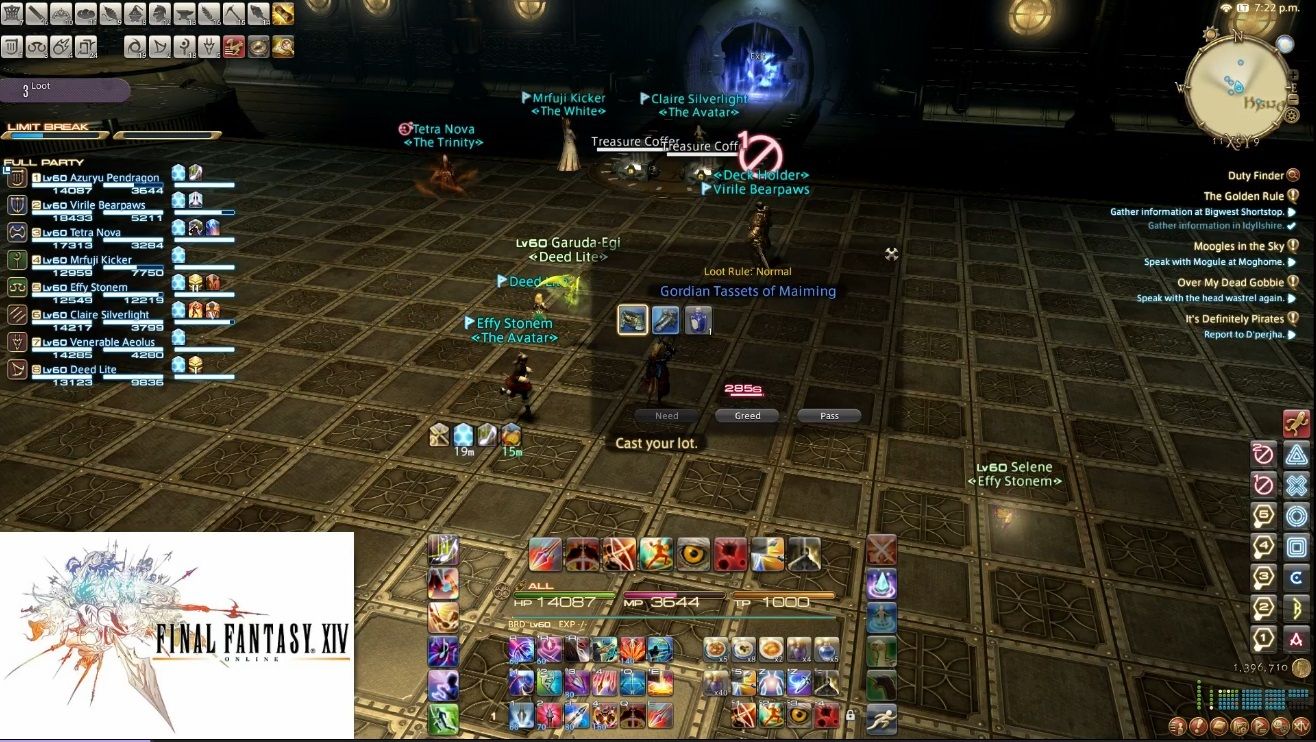This screenshot has width=1316, height=742.
Task: Open The Golden Rule quest tracker entry
Action: tap(1243, 197)
